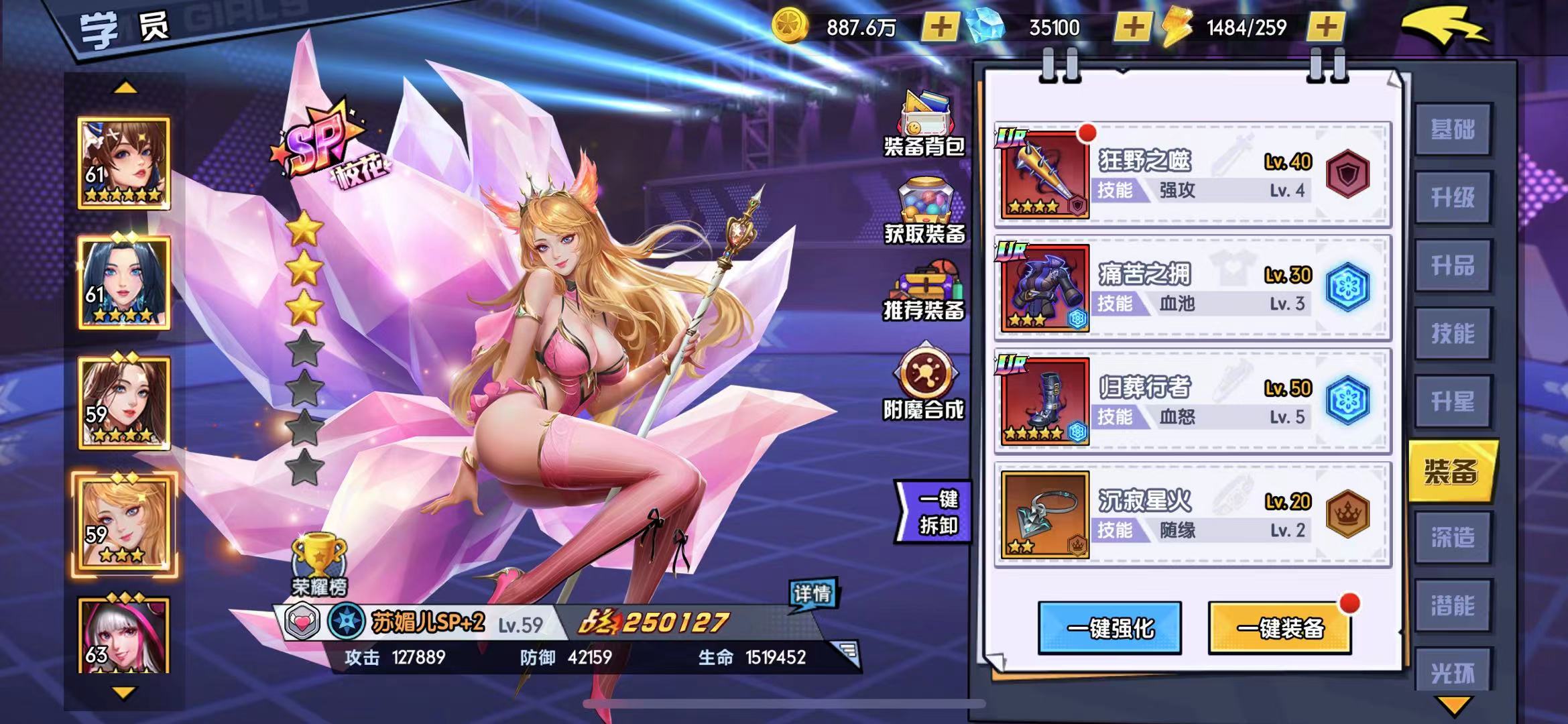Open the 潜能 potential tab
Screen dimensions: 1568x724
click(1453, 606)
